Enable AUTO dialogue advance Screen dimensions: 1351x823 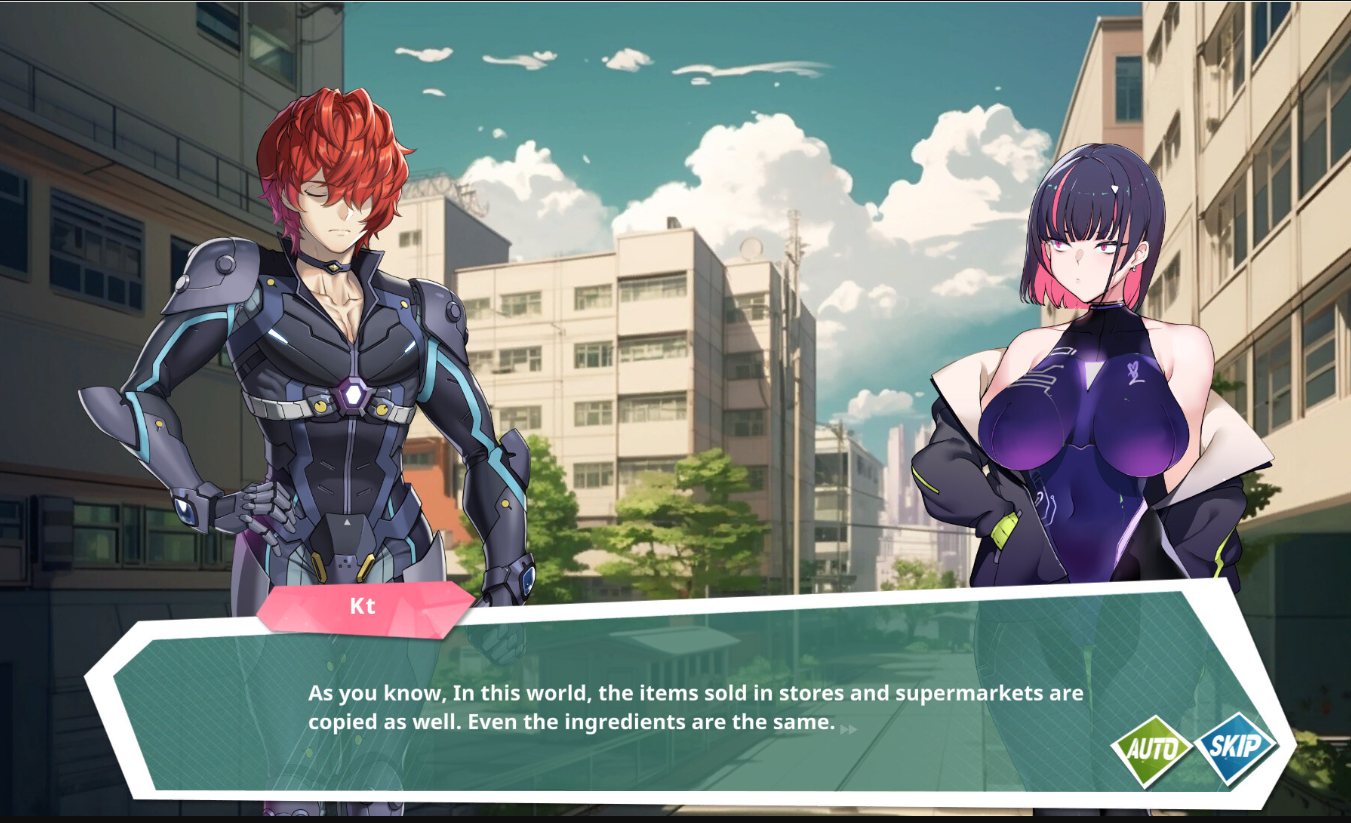coord(1152,749)
